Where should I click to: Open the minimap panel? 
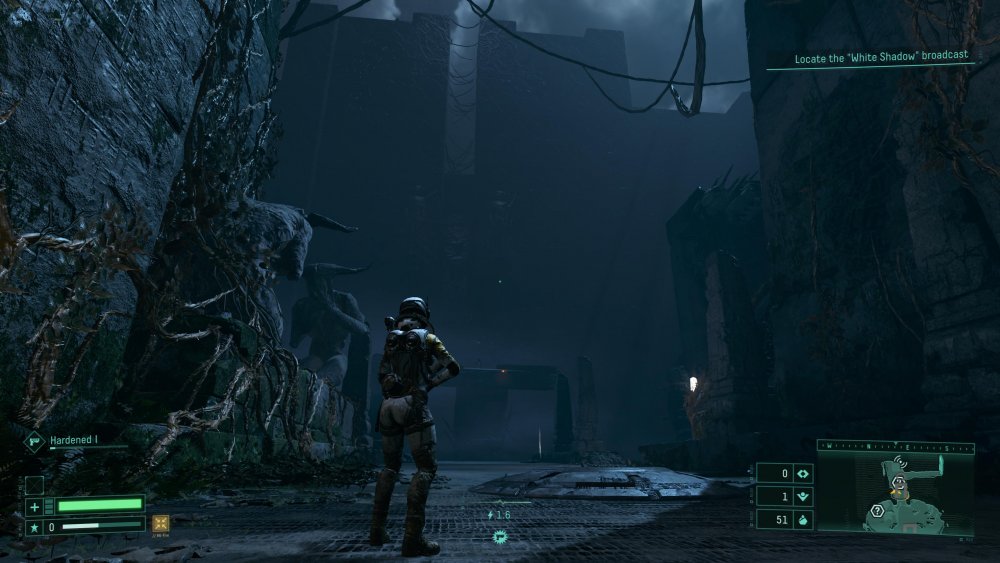(x=895, y=490)
